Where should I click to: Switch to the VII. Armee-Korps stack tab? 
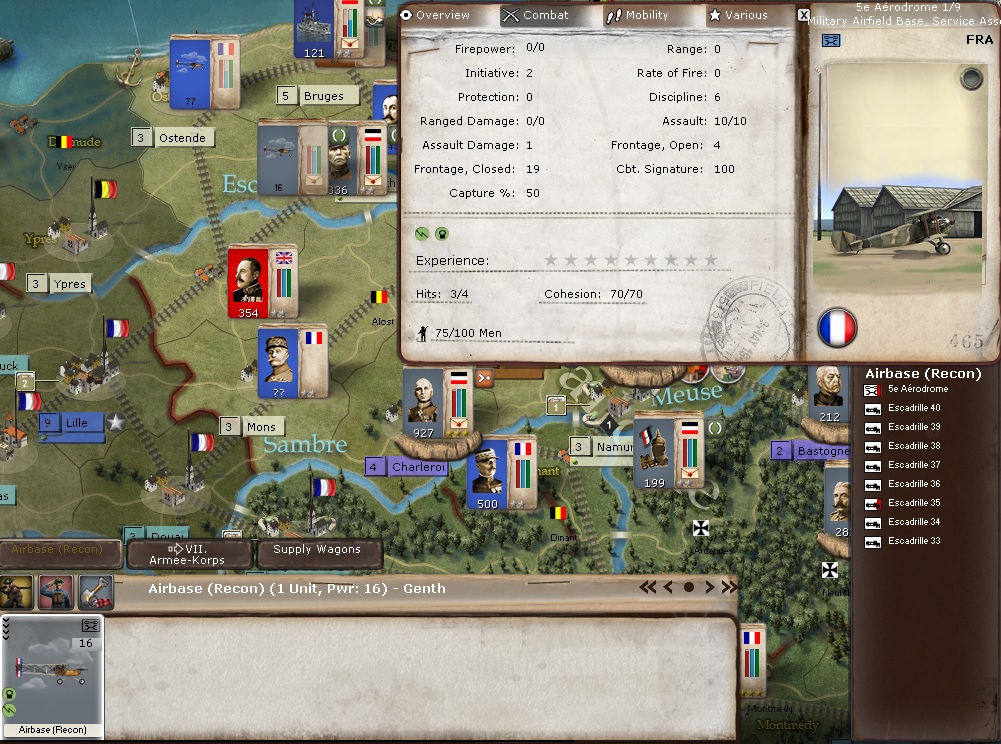(190, 554)
